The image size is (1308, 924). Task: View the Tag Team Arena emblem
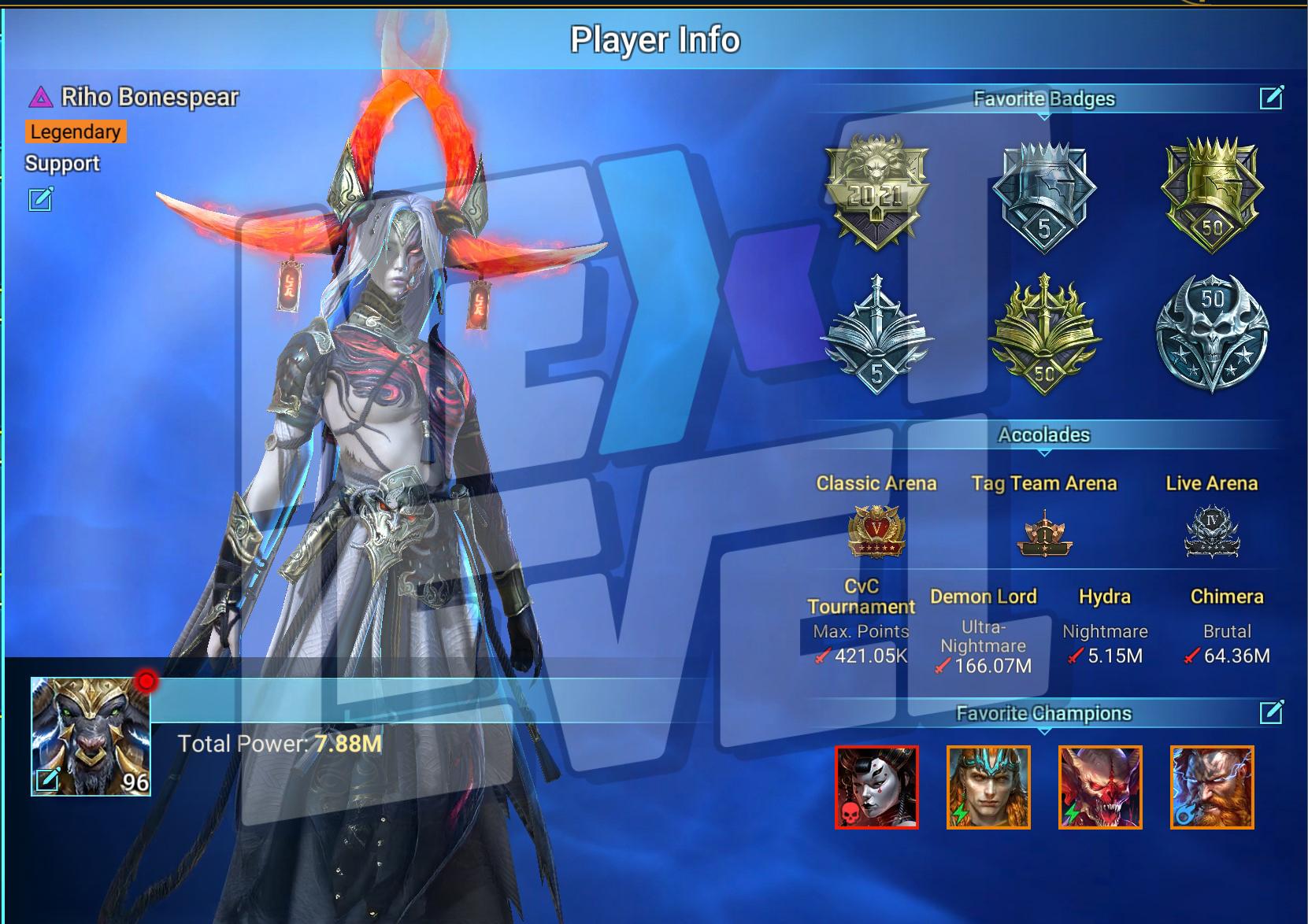tap(1043, 533)
